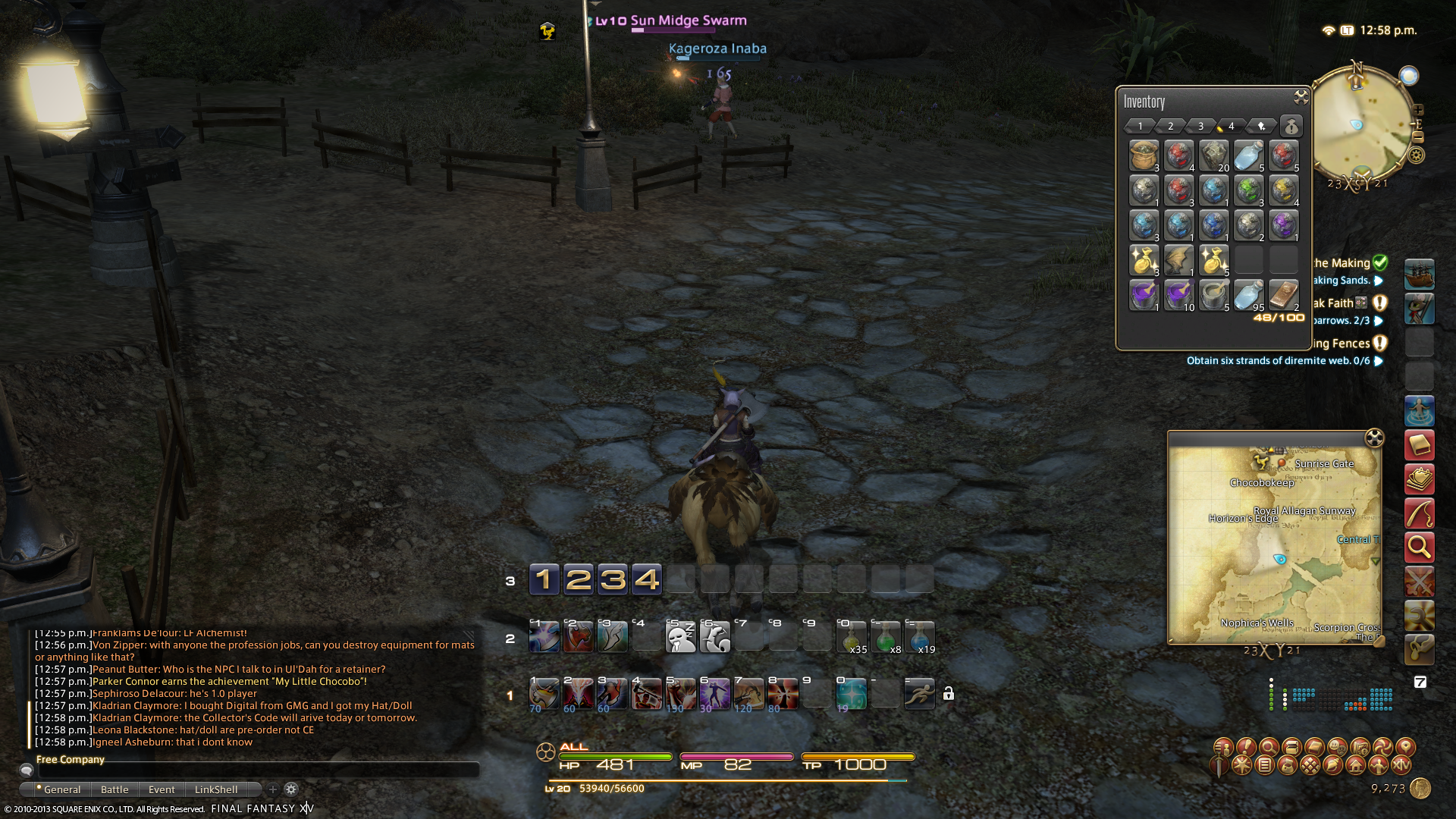
Task: Switch to inventory tab 2
Action: tap(1170, 126)
